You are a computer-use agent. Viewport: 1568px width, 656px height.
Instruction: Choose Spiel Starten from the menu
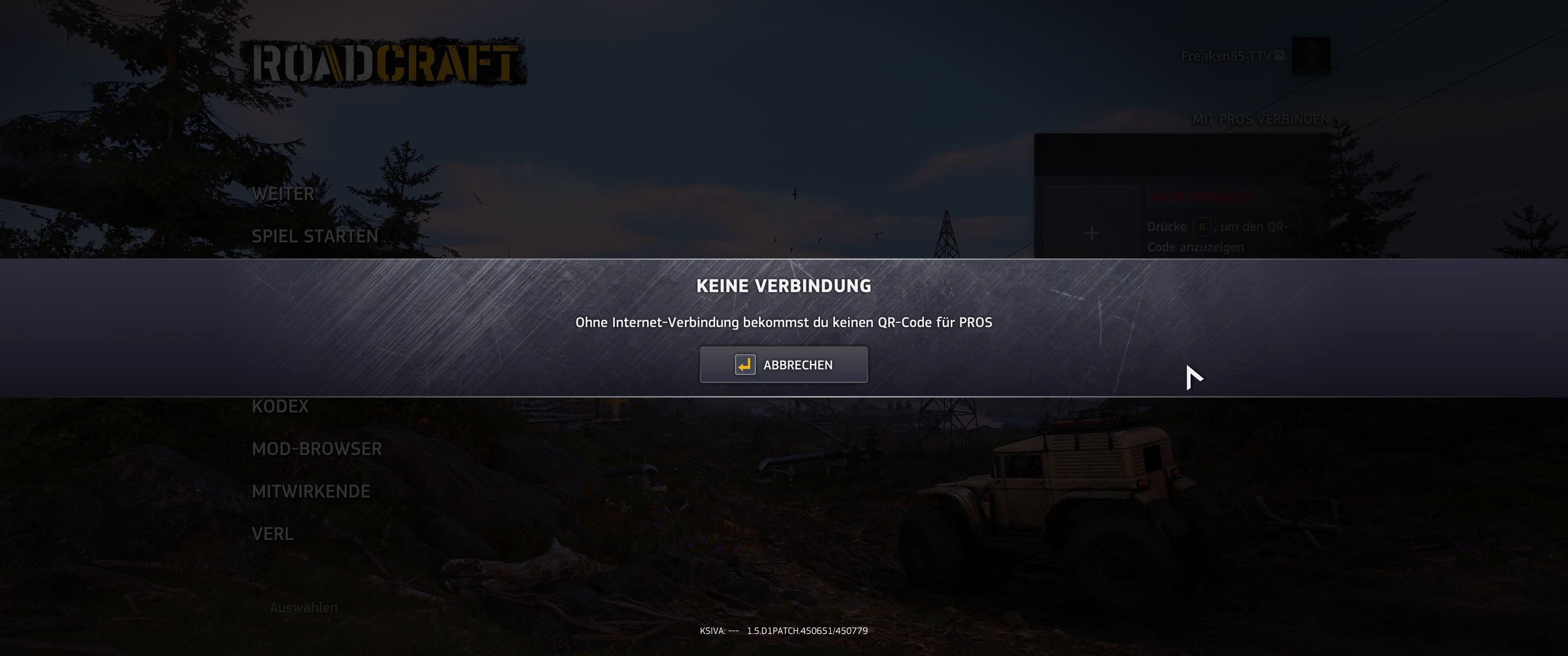315,236
